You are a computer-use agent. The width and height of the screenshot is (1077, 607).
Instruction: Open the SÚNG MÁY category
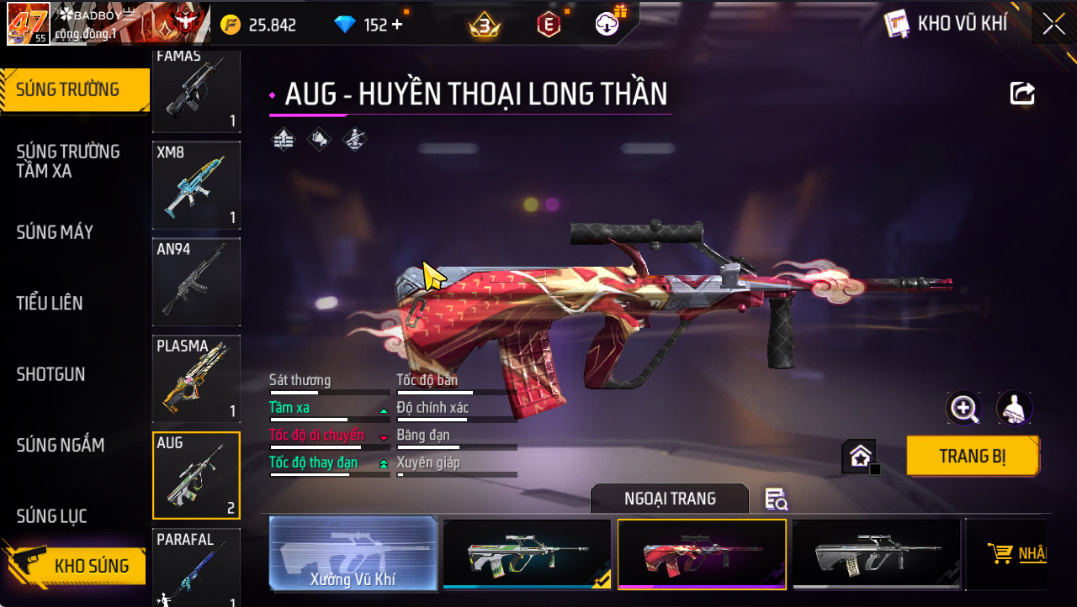(x=55, y=232)
